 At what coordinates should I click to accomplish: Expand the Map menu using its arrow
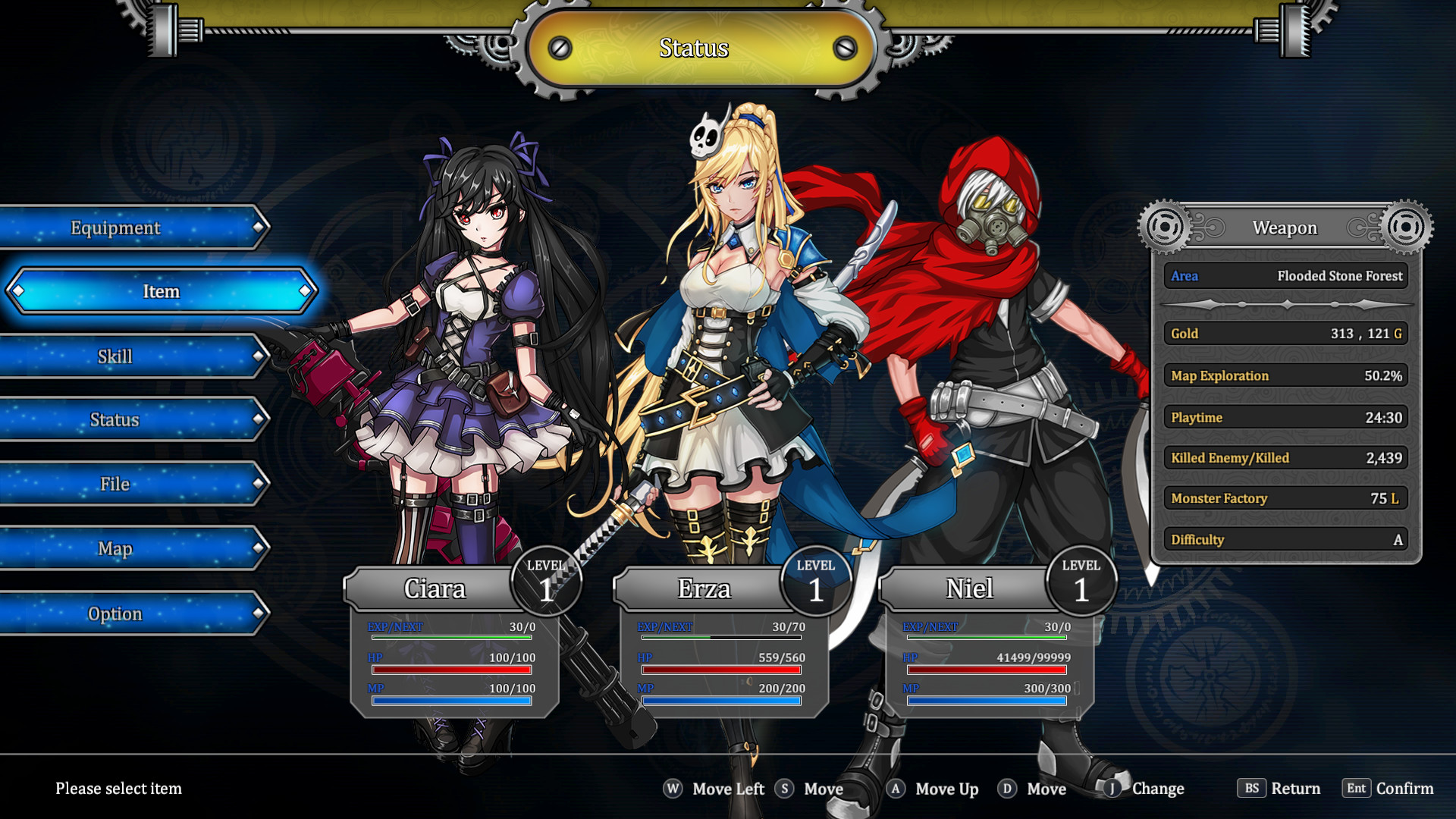coord(260,548)
